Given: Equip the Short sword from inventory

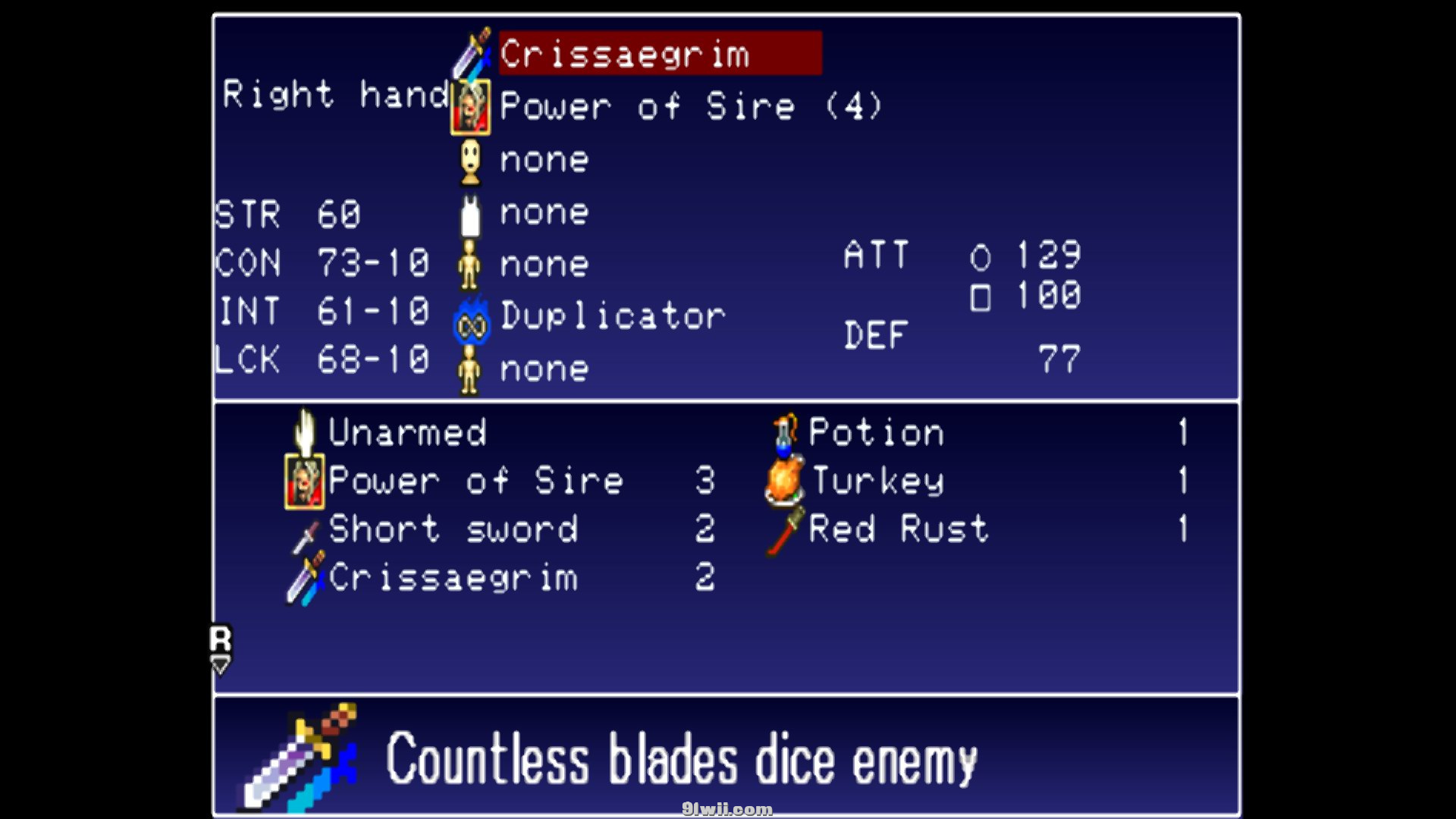Looking at the screenshot, I should click(x=453, y=529).
